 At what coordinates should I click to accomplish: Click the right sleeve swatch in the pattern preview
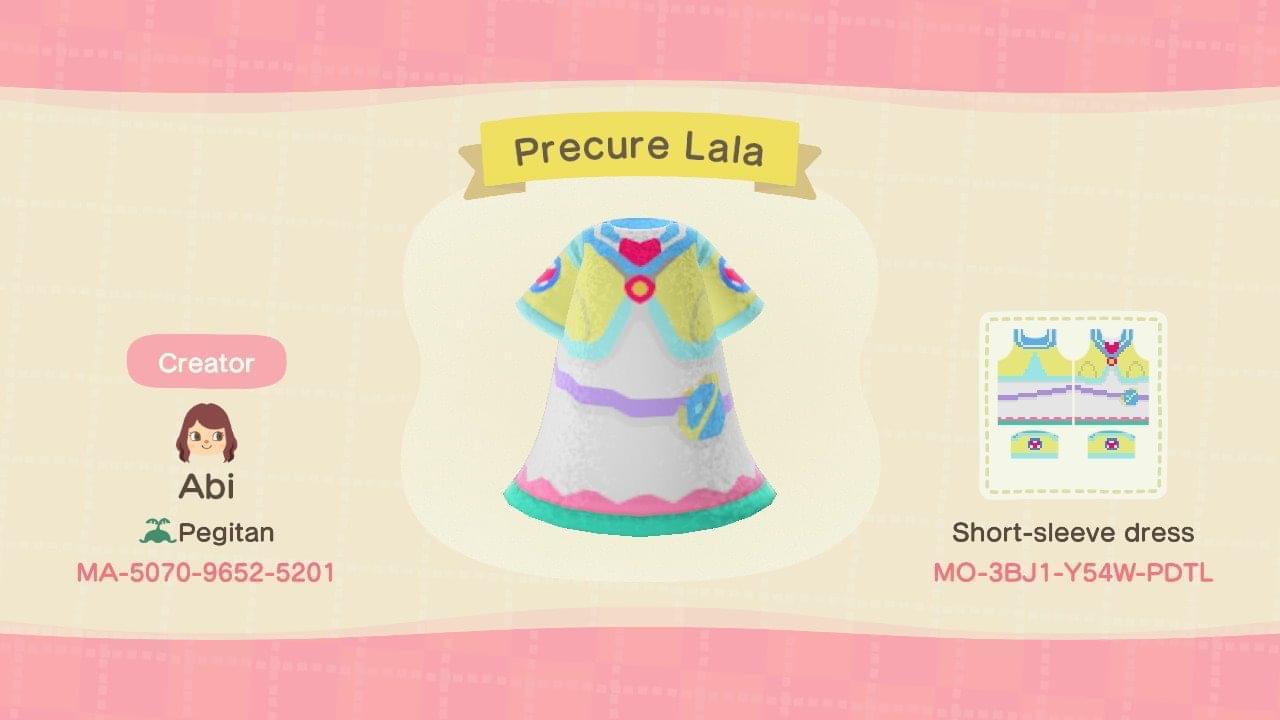1113,445
